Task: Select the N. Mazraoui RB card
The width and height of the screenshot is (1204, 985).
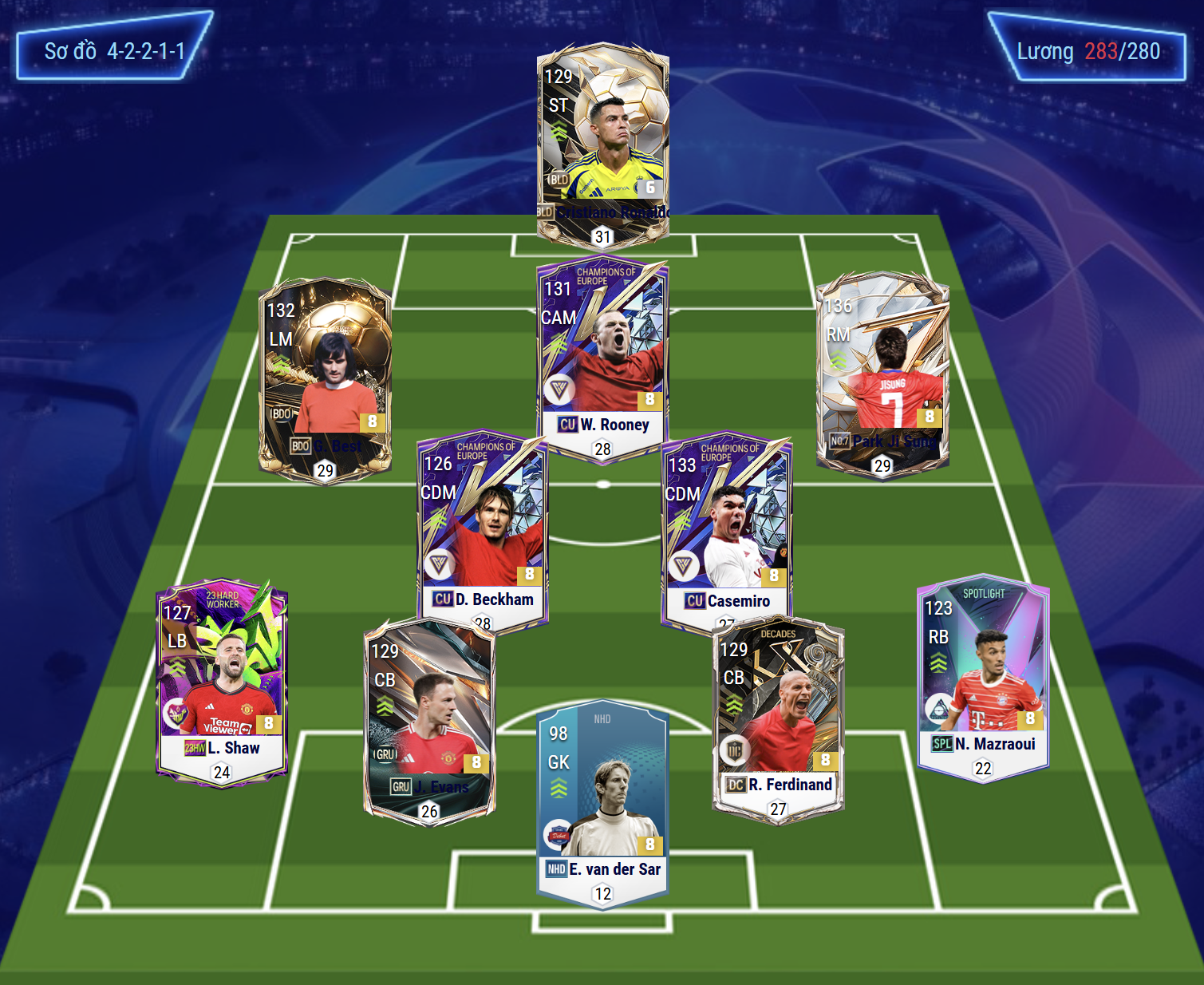Action: tap(983, 674)
